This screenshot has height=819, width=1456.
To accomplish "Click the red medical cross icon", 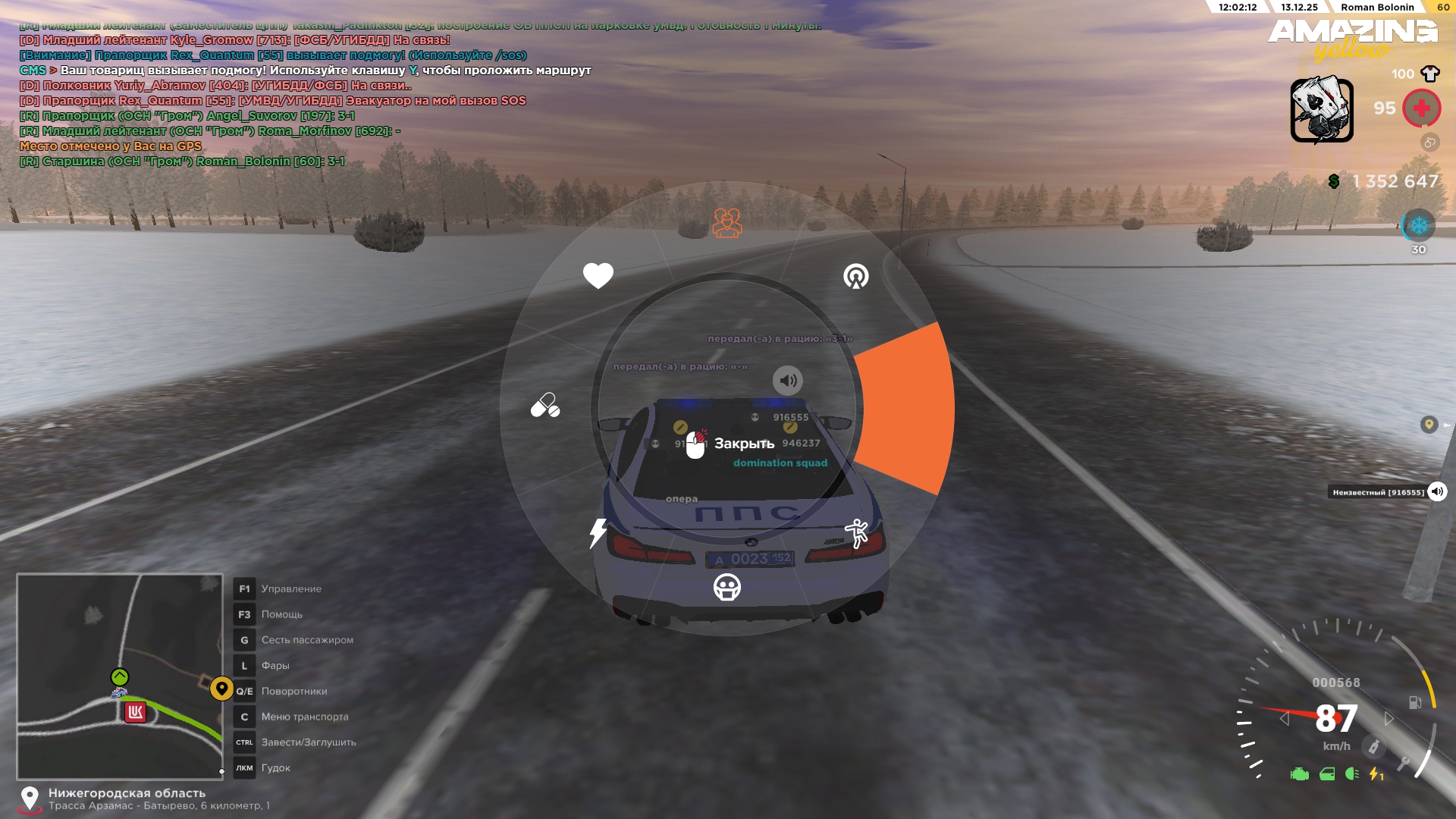I will point(1421,108).
